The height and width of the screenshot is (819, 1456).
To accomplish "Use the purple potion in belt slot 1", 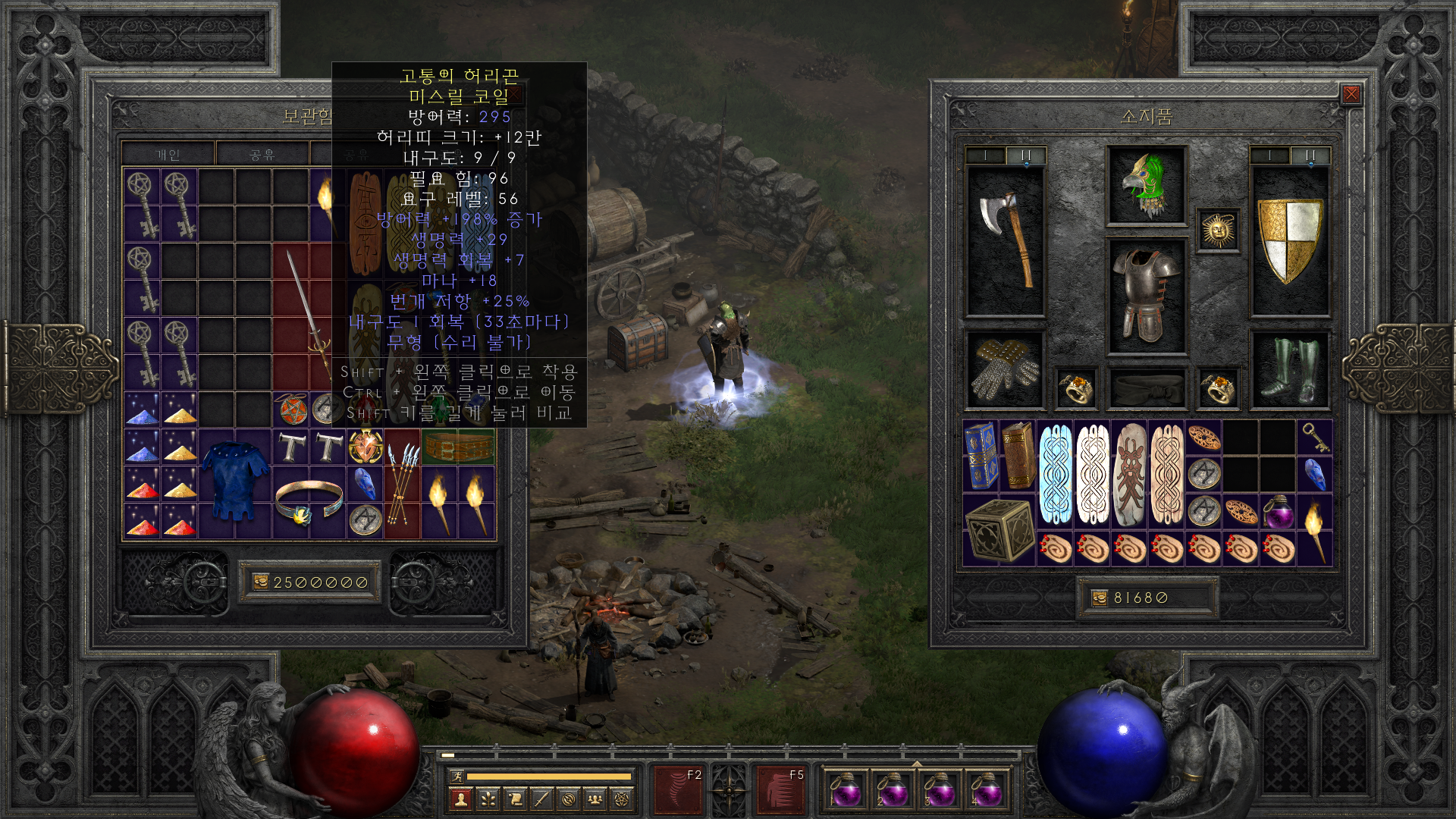I will 846,790.
